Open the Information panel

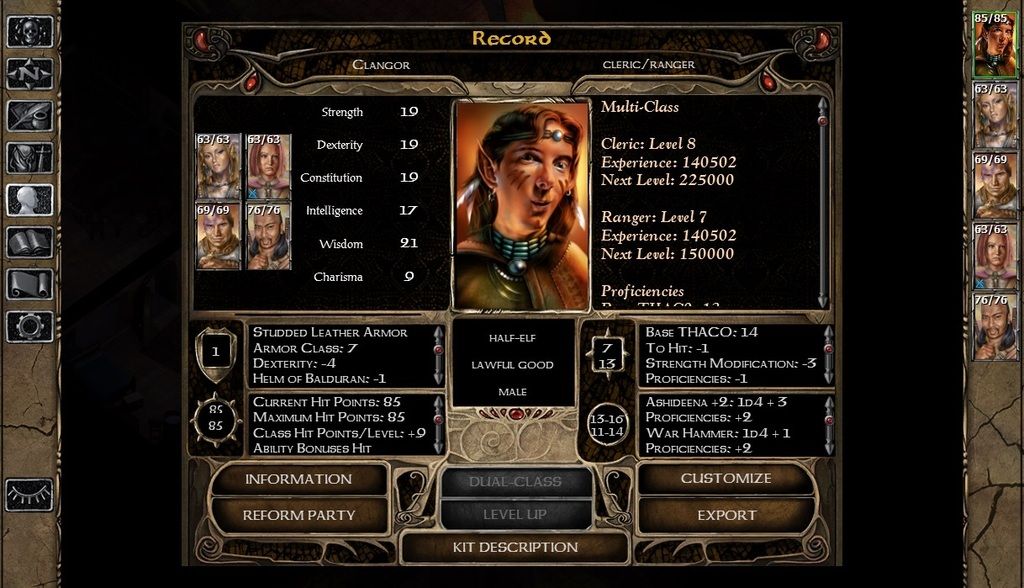[x=298, y=479]
